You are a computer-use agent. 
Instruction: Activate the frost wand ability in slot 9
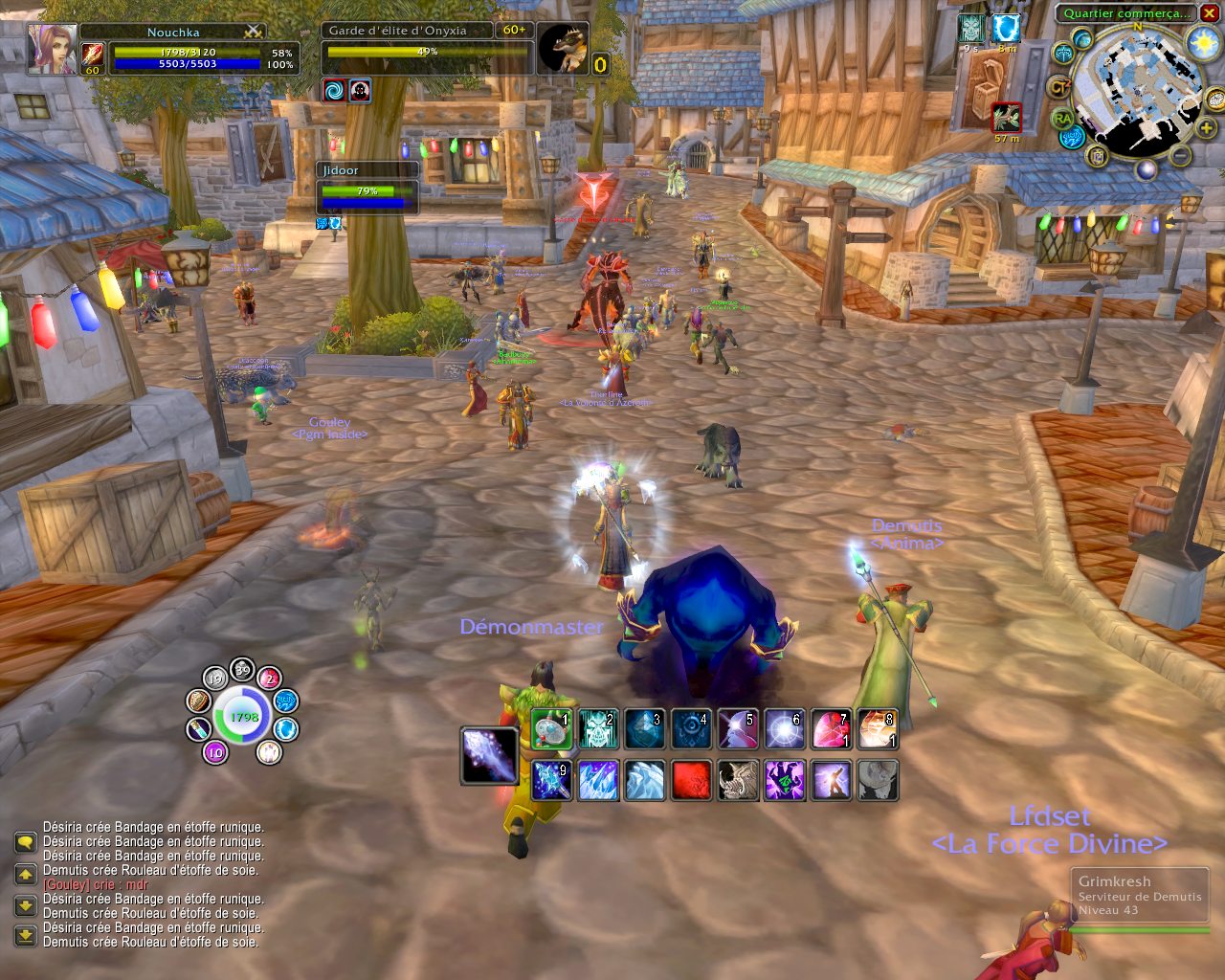[x=551, y=780]
